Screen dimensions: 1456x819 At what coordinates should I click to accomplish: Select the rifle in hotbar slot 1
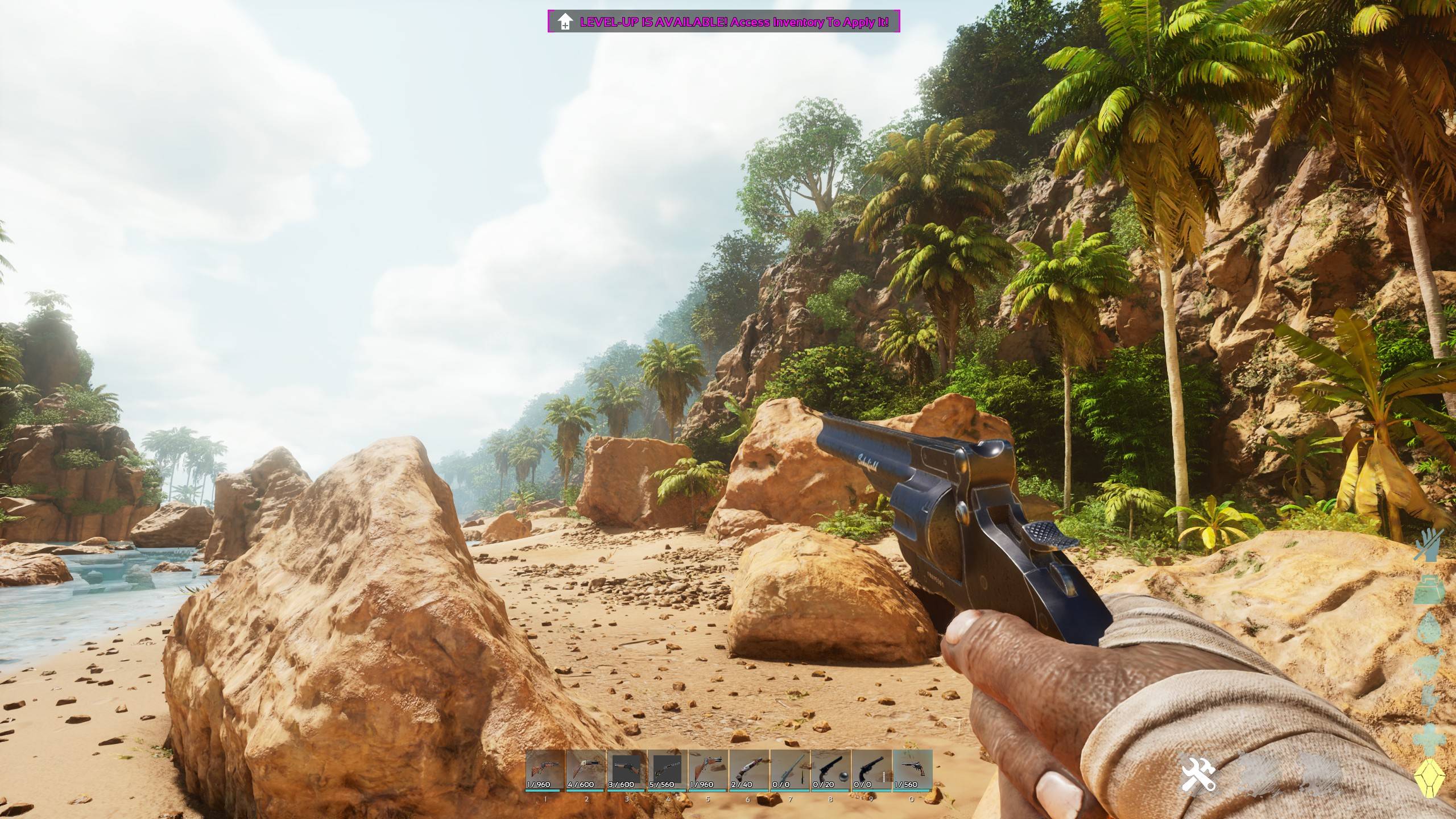click(545, 770)
